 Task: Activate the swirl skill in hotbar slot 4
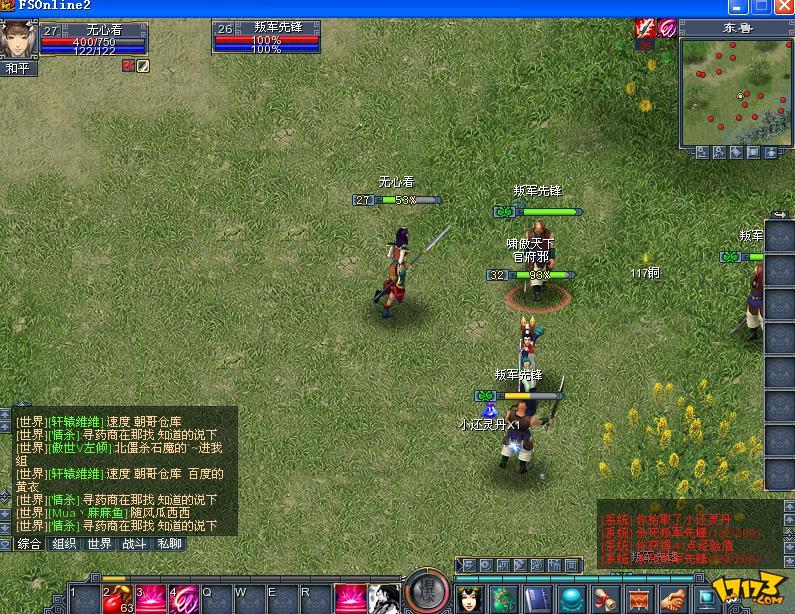[x=184, y=598]
